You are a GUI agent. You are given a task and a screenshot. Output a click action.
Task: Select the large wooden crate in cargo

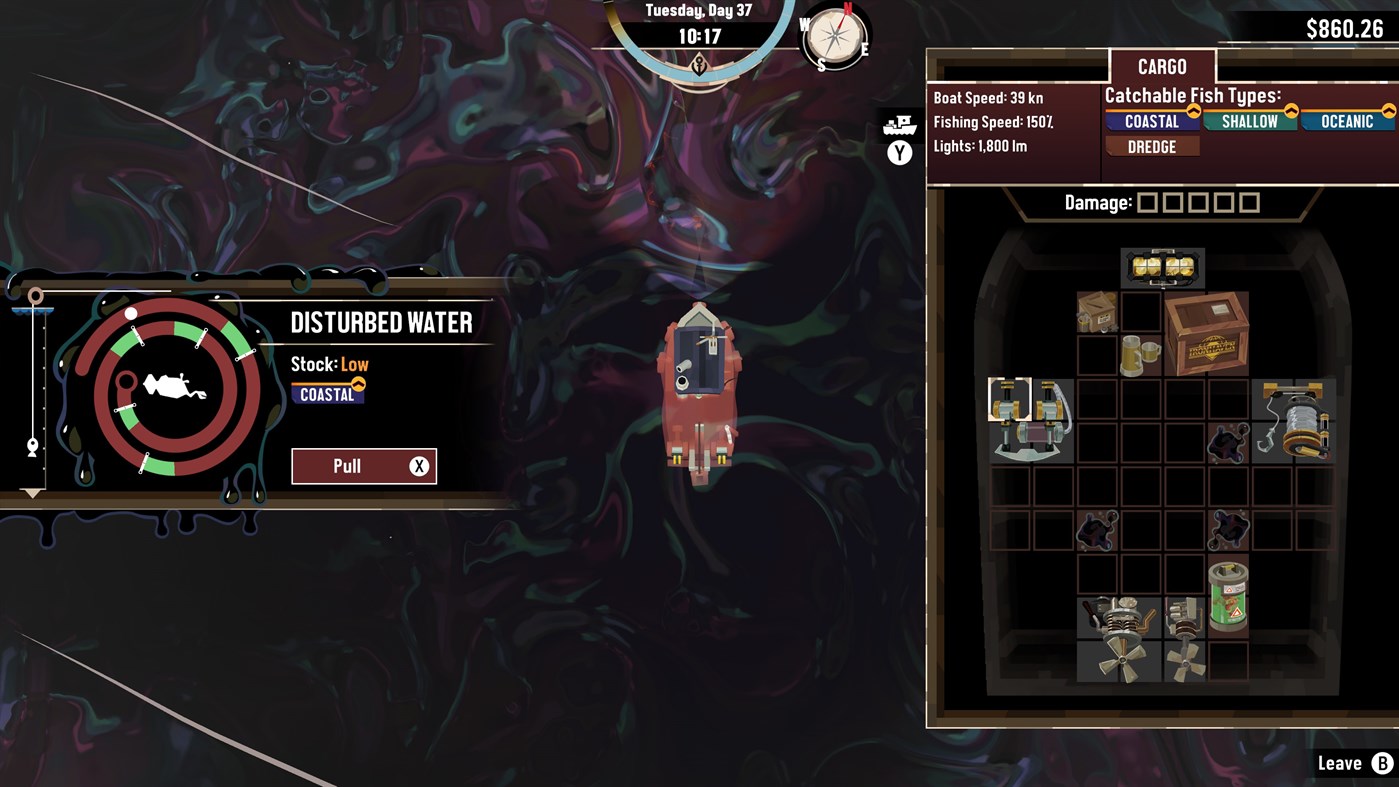pos(1206,334)
